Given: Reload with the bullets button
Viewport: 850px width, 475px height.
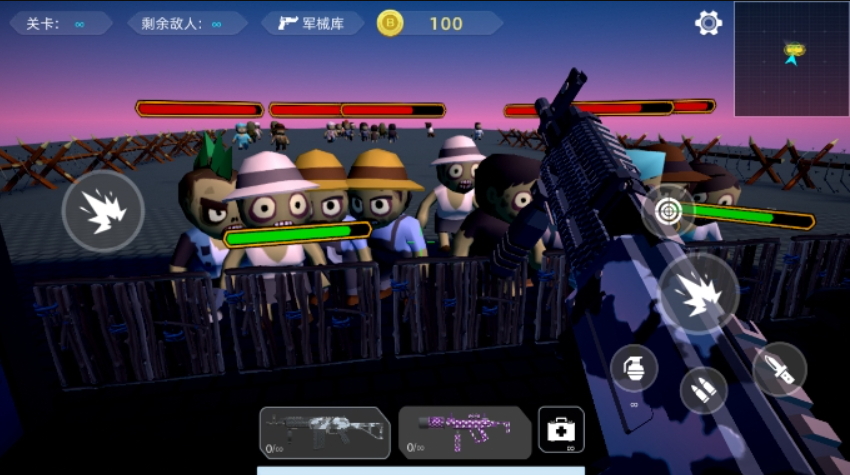Looking at the screenshot, I should [x=704, y=390].
